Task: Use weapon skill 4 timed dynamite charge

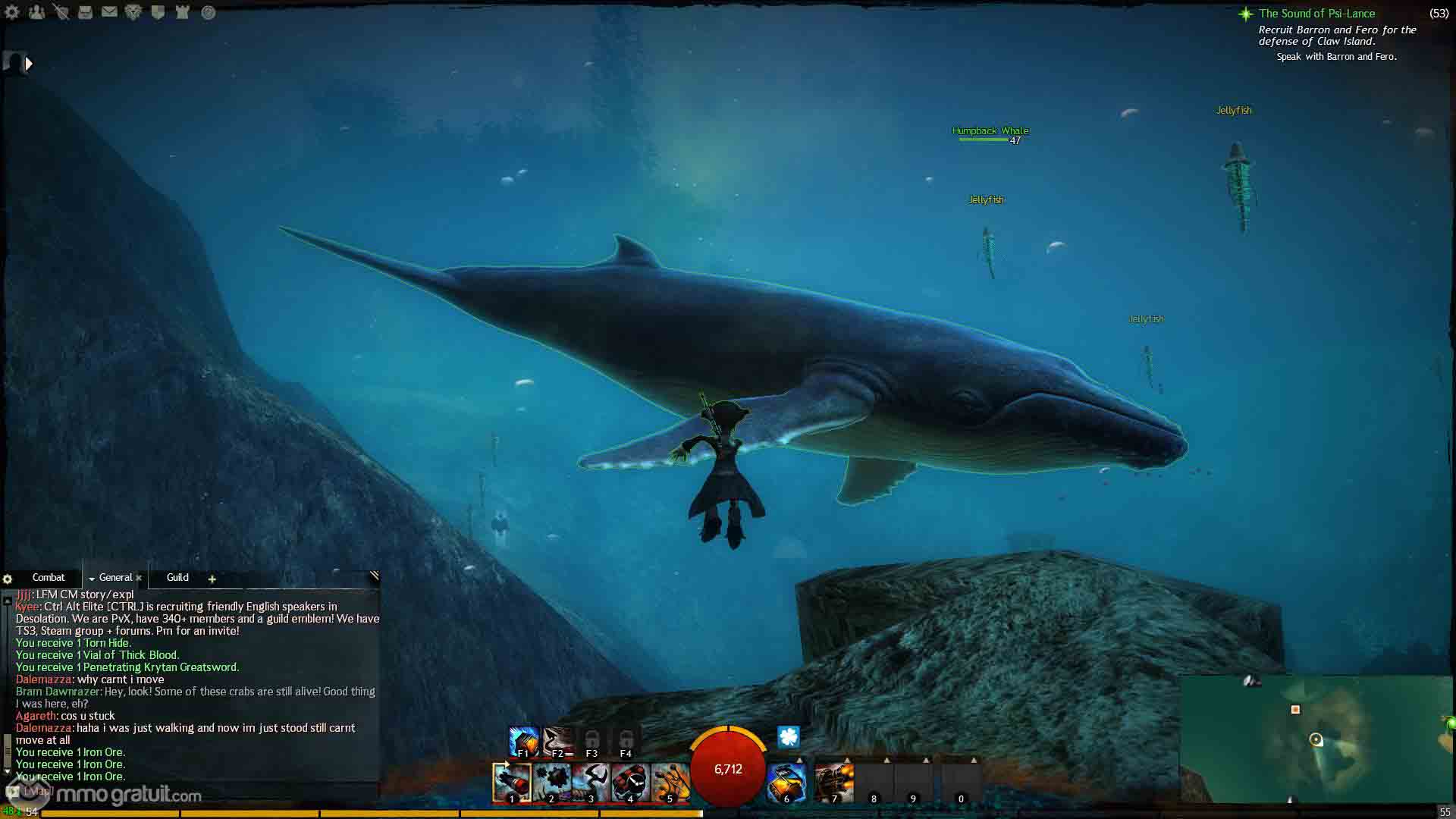Action: 629,782
